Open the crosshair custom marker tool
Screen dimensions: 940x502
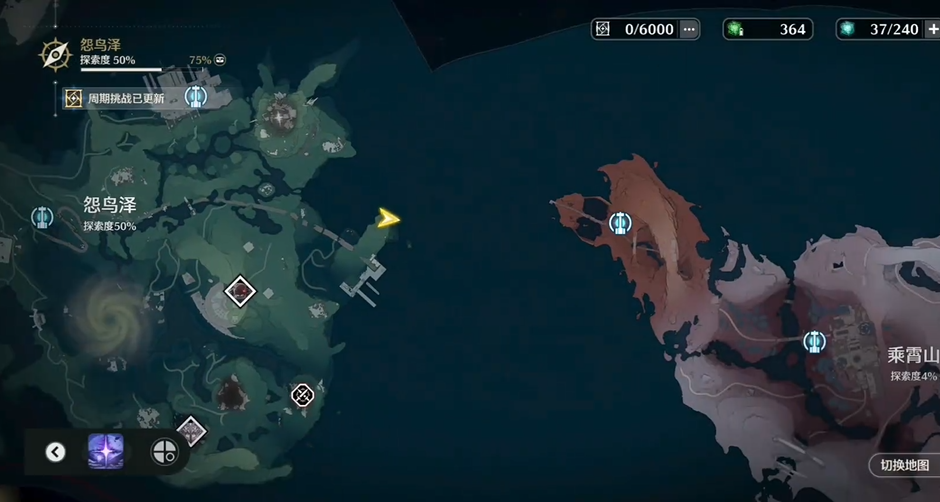[x=163, y=452]
